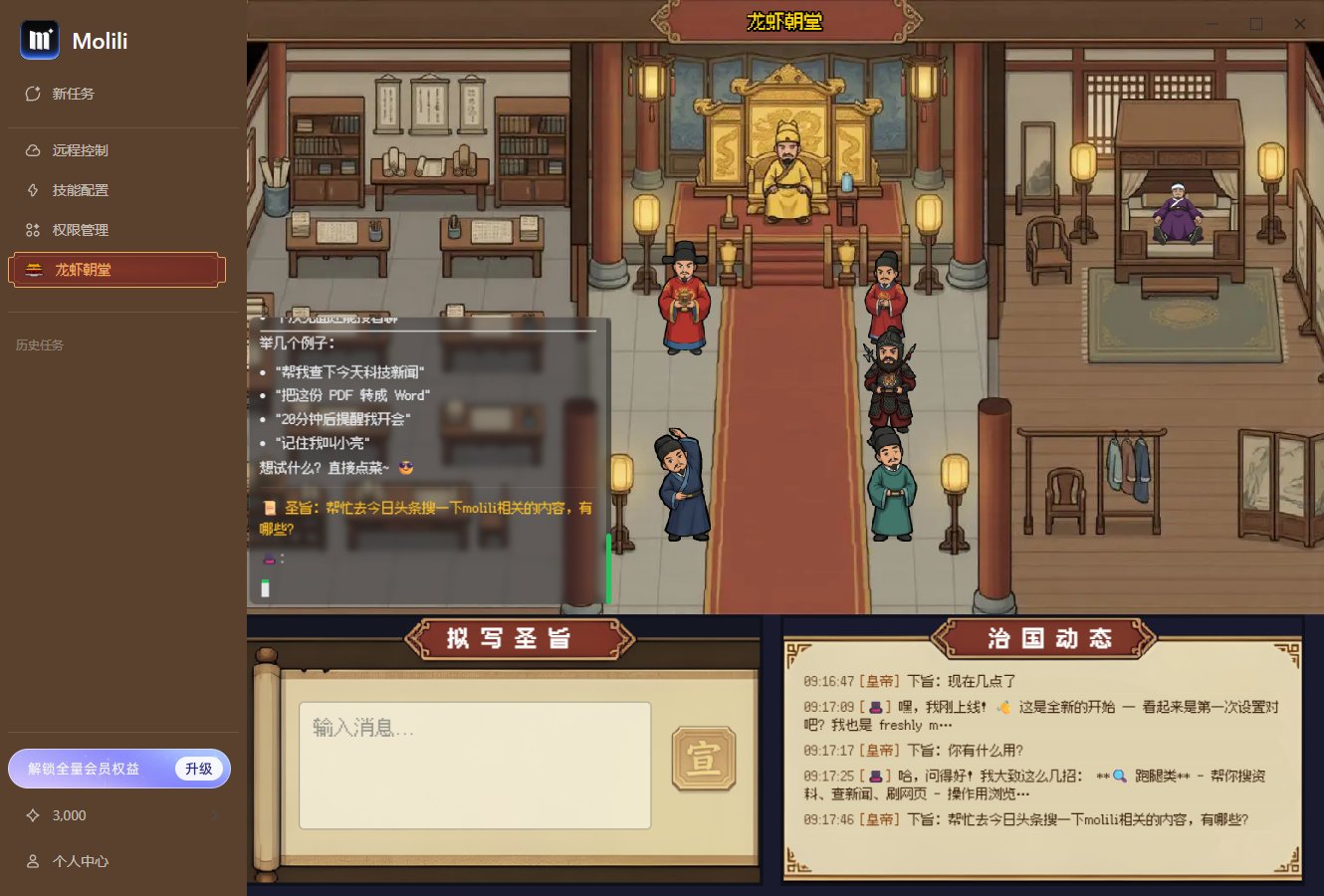Expand points details via chevron next to 3,000
The height and width of the screenshot is (896, 1324).
215,815
